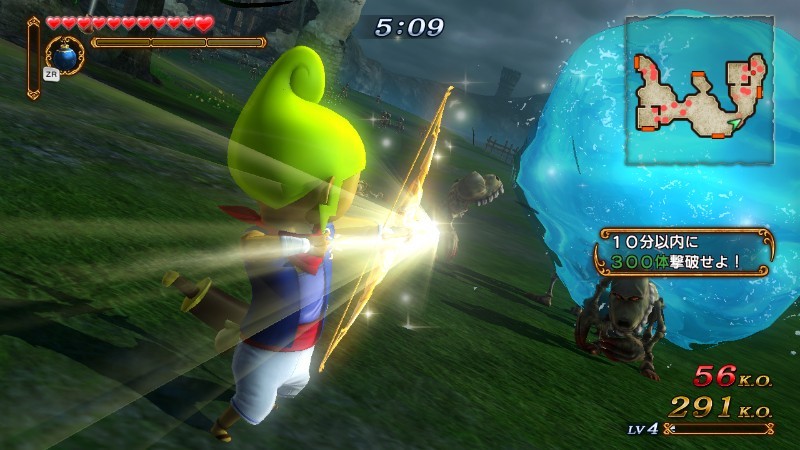Click the 300 KO mission objective banner
The image size is (800, 450).
tap(685, 253)
